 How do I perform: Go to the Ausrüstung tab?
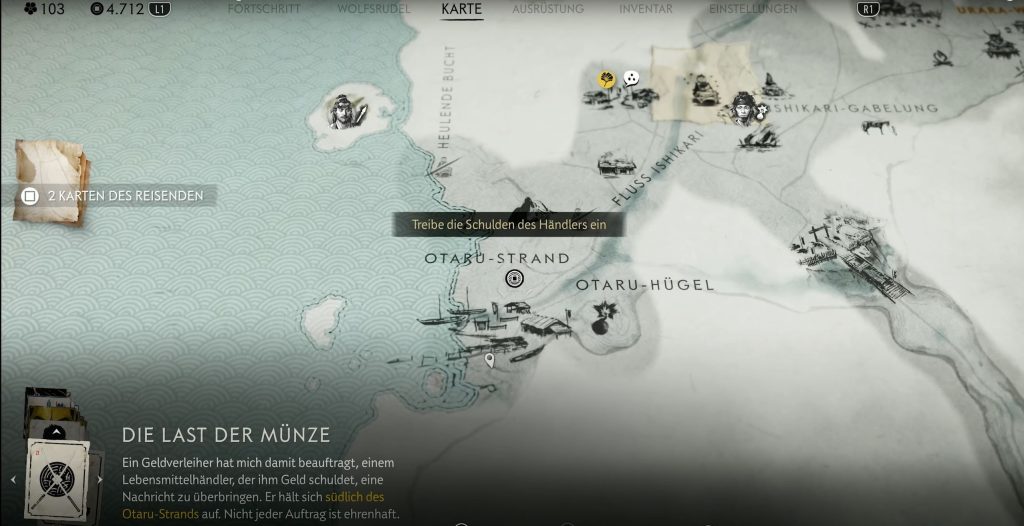pos(547,9)
